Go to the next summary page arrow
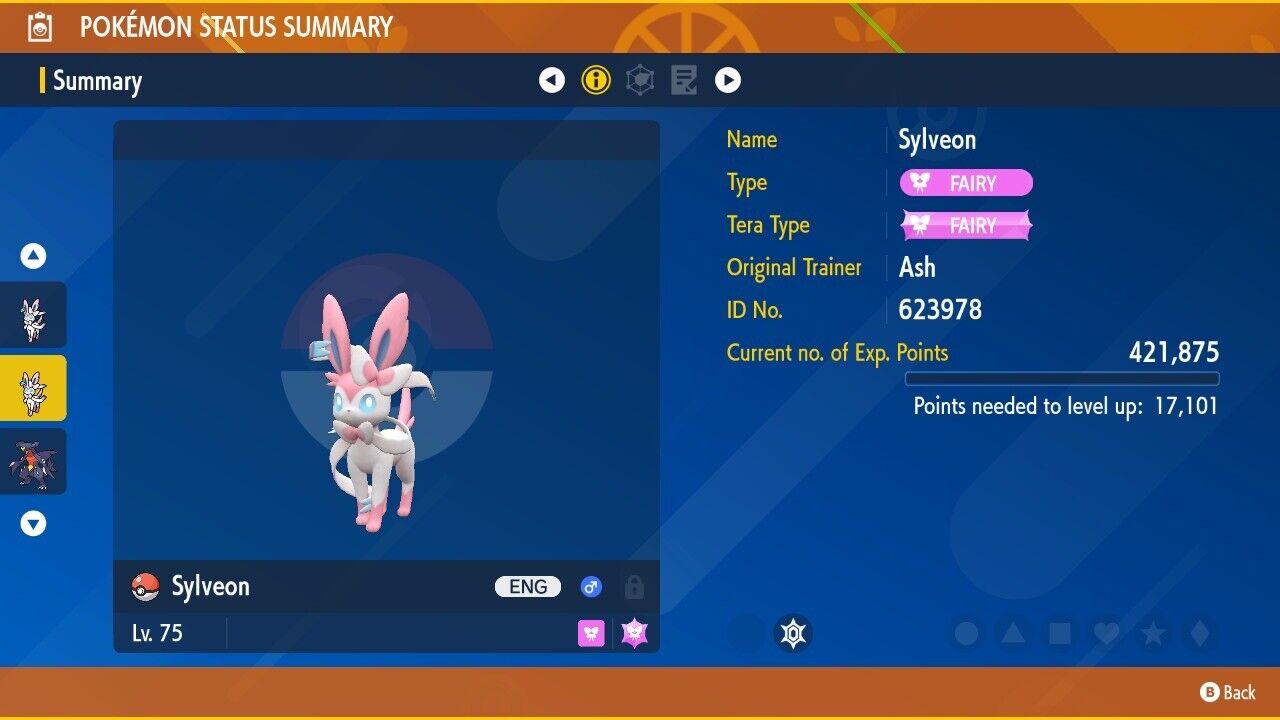 point(728,80)
